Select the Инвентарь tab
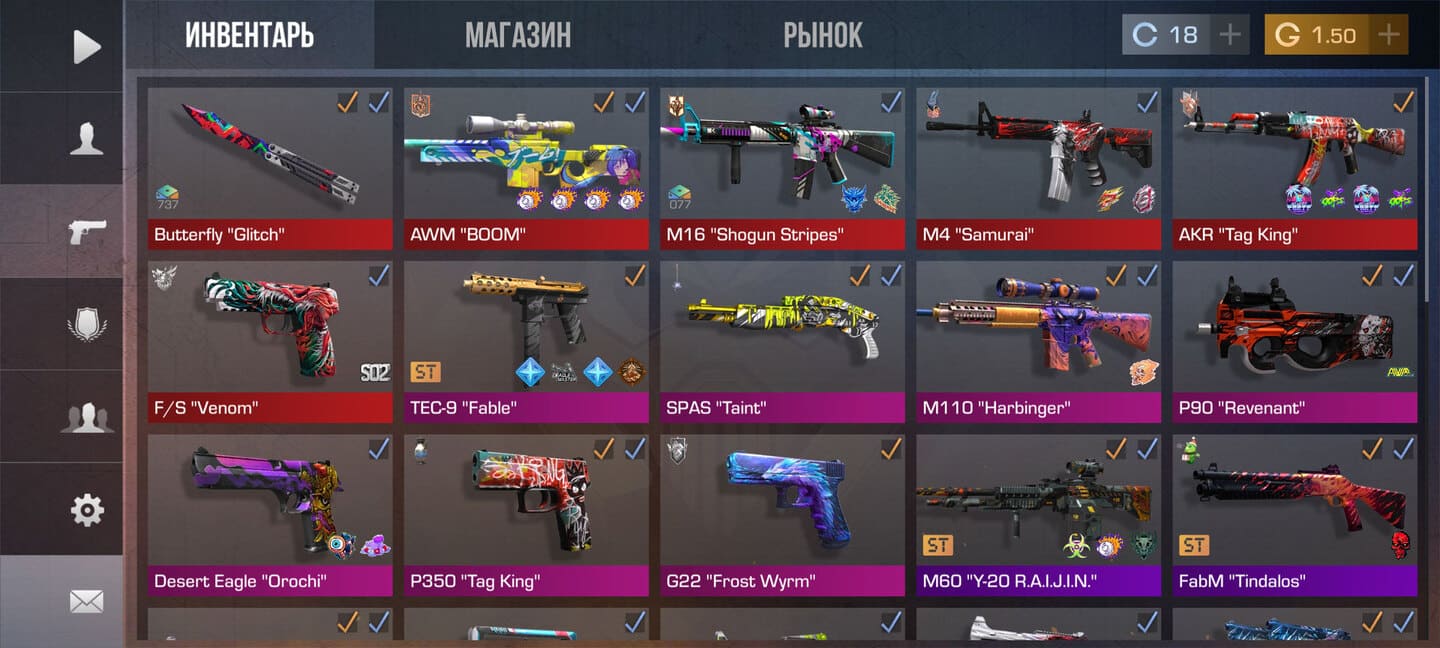This screenshot has width=1440, height=648. point(249,36)
